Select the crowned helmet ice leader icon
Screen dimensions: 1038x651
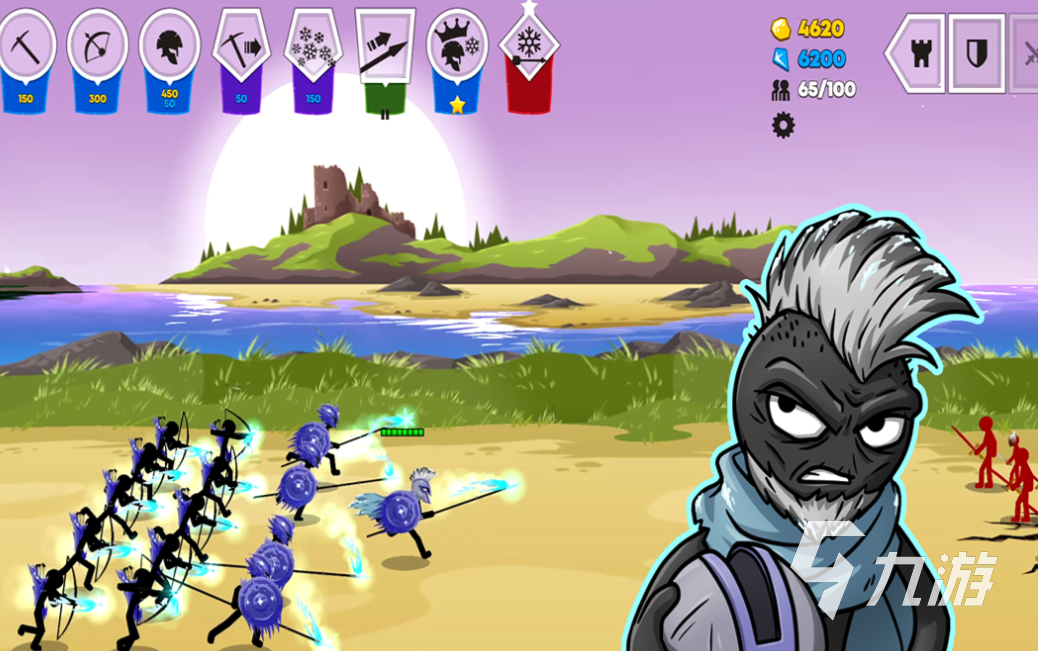click(457, 47)
